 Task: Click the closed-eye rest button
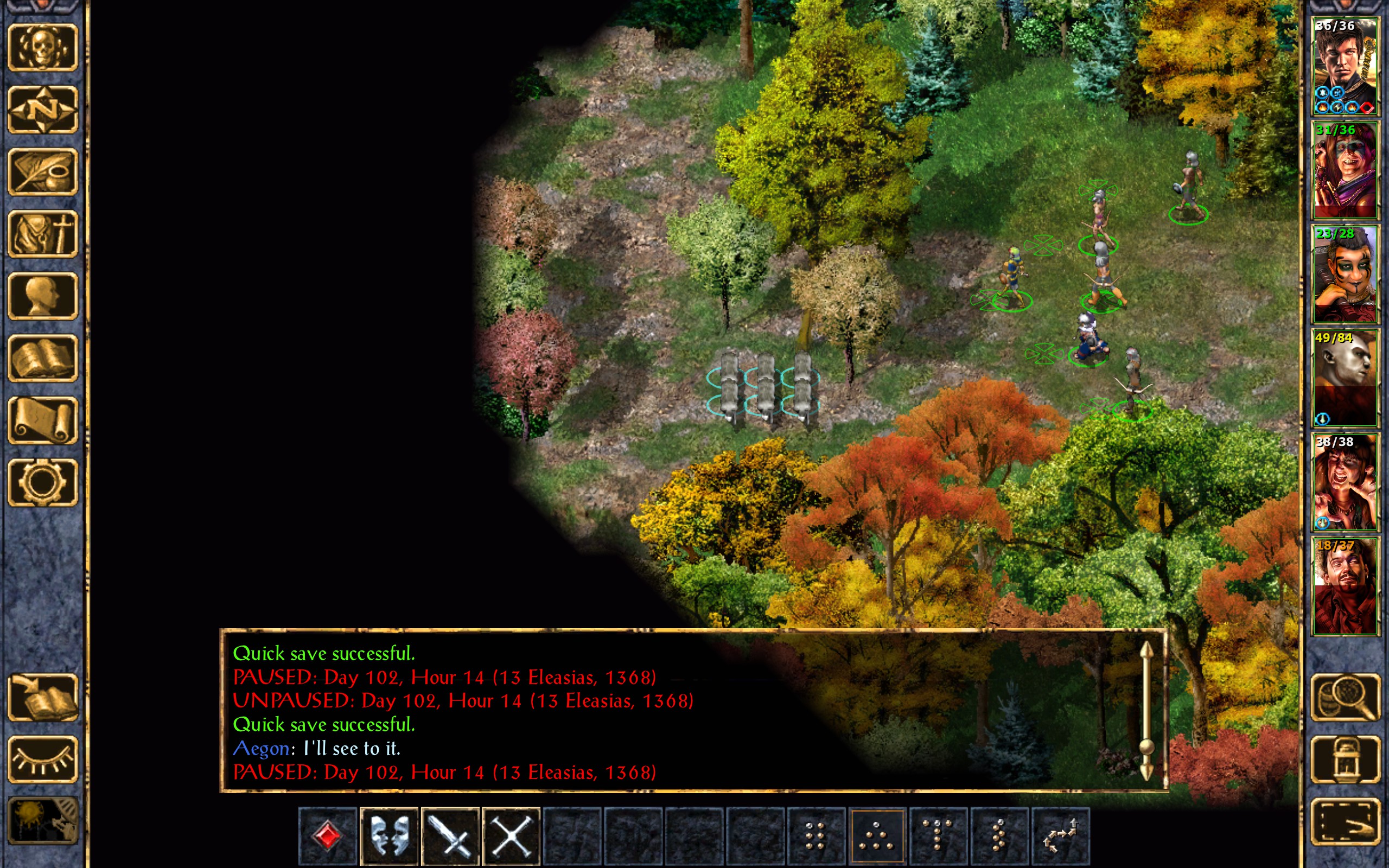(x=42, y=759)
